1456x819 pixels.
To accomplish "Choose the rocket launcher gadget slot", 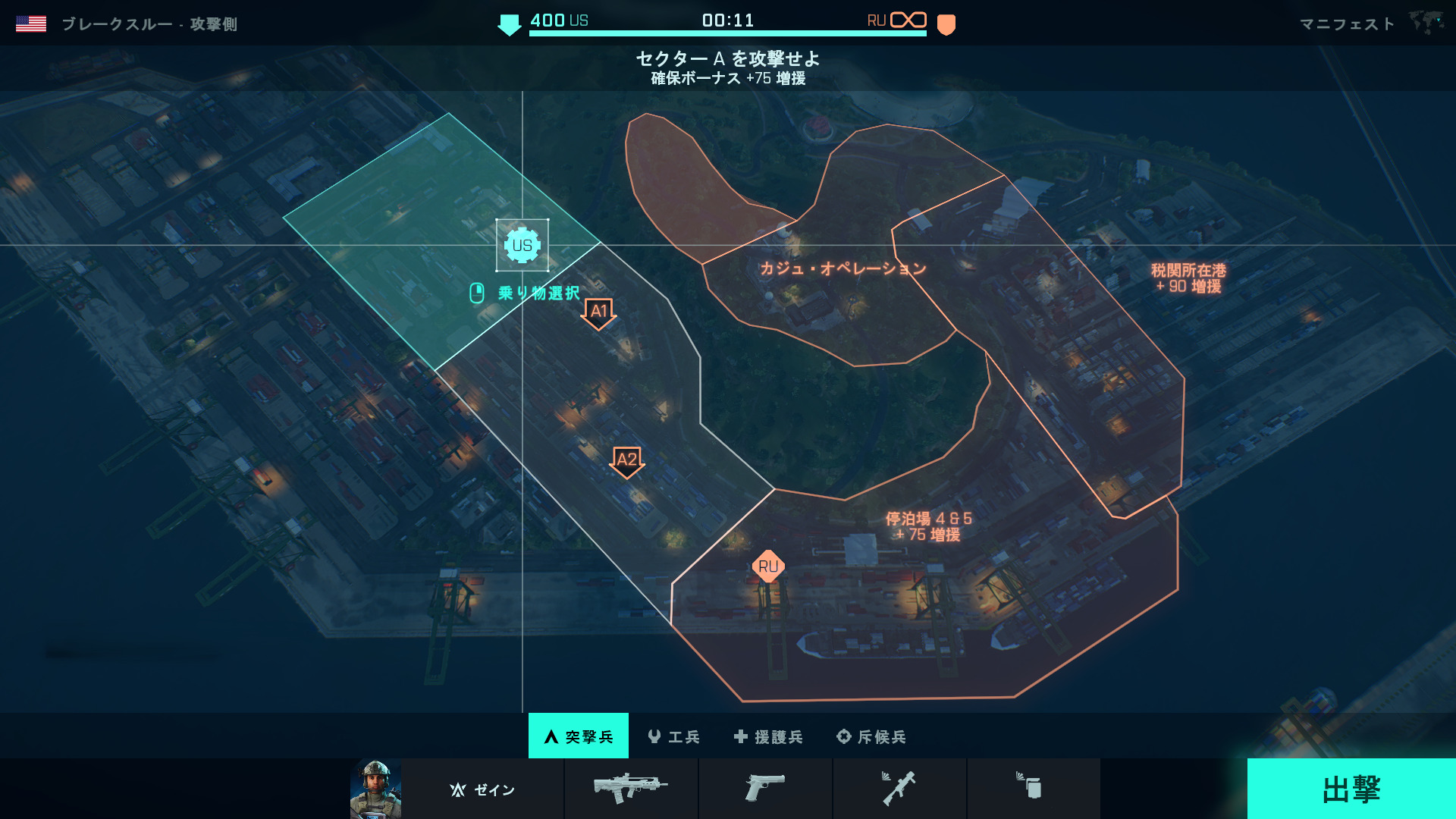I will coord(899,789).
